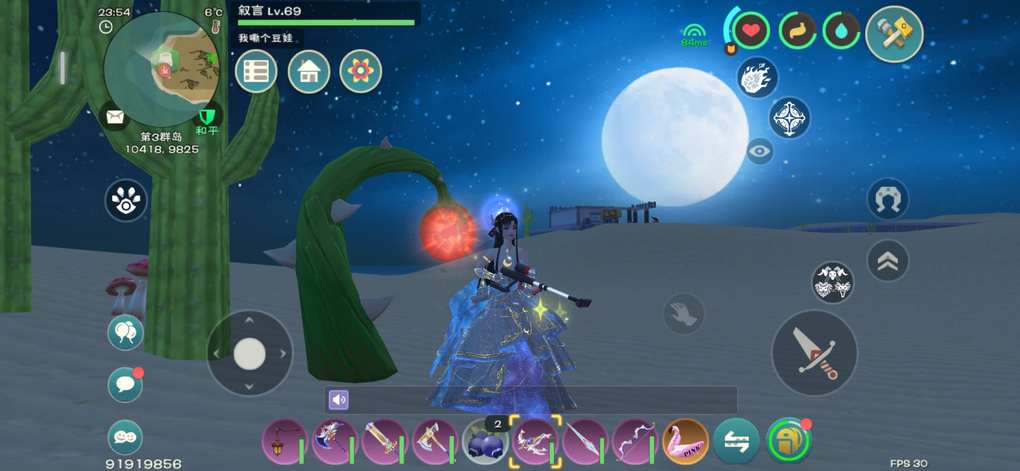1020x471 pixels.
Task: Tap the house home button
Action: click(x=309, y=71)
